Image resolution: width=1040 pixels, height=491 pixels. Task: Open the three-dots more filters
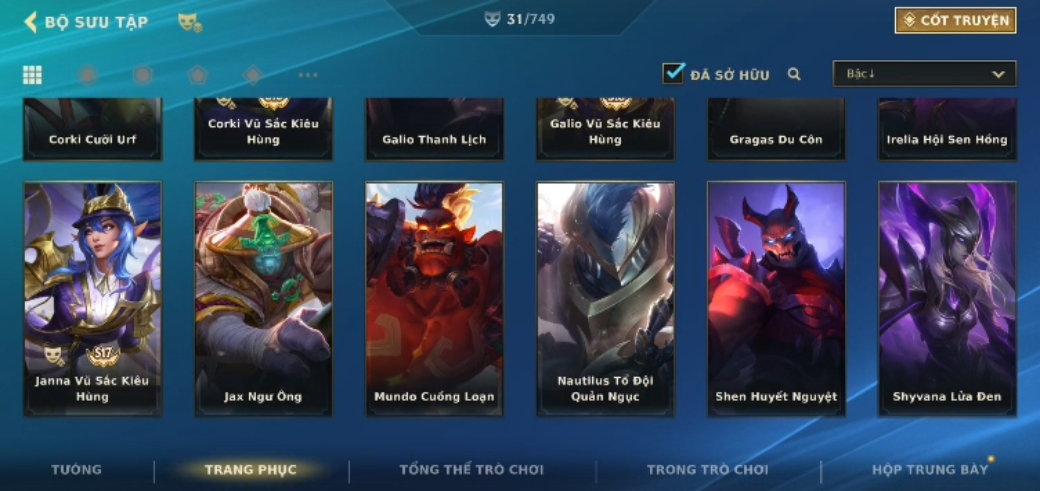click(x=308, y=75)
